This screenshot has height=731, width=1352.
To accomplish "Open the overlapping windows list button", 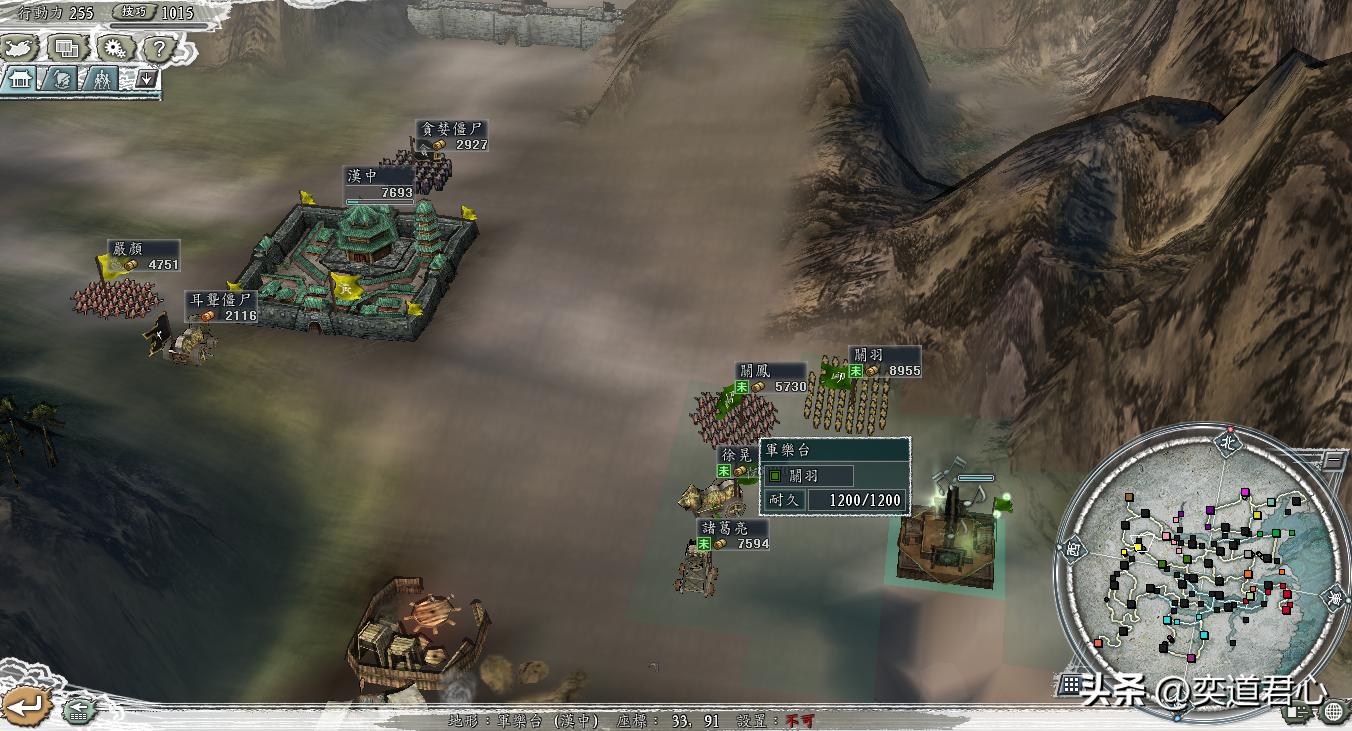I will pos(68,47).
